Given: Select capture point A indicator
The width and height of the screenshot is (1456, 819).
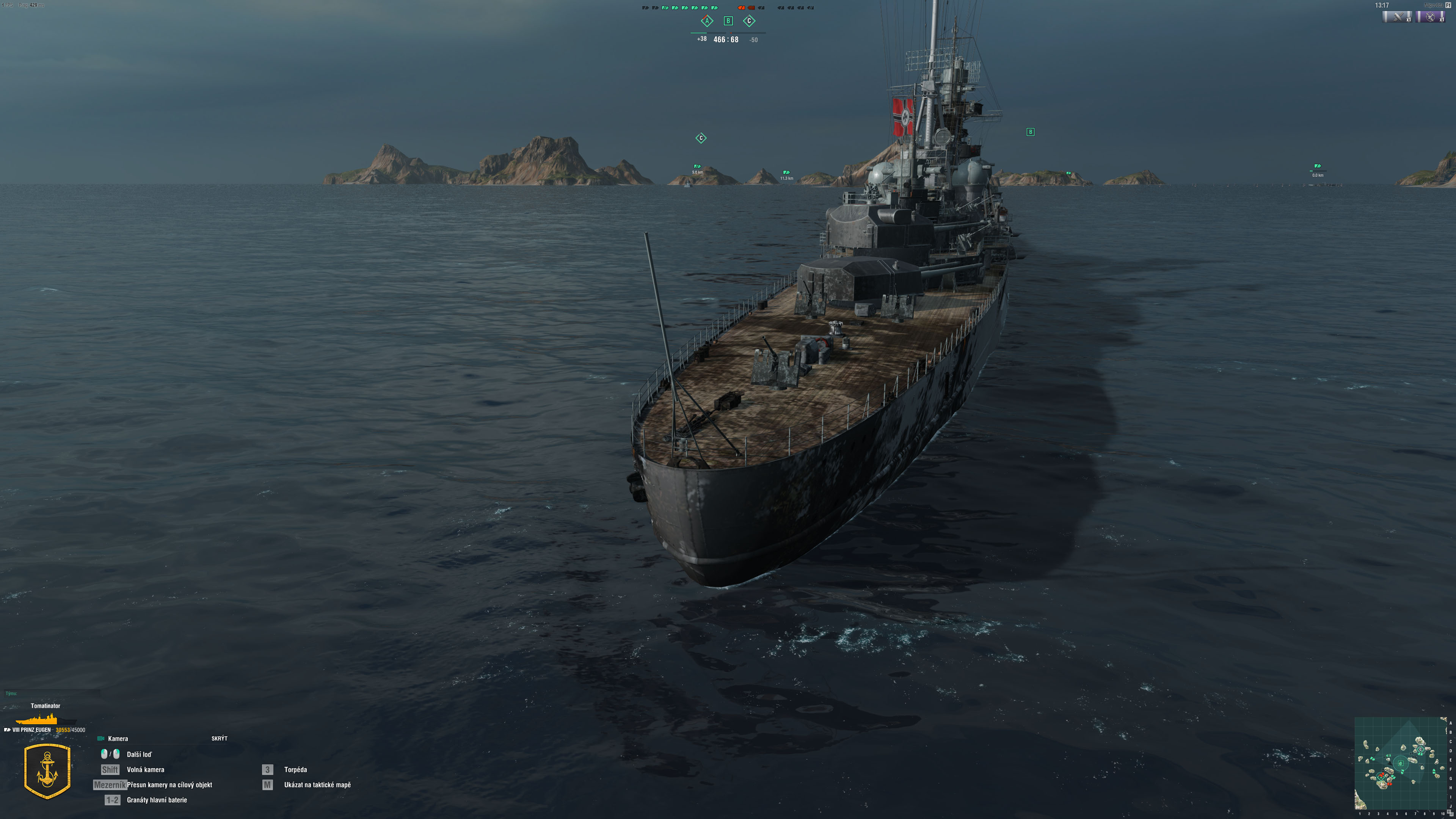Looking at the screenshot, I should point(706,21).
